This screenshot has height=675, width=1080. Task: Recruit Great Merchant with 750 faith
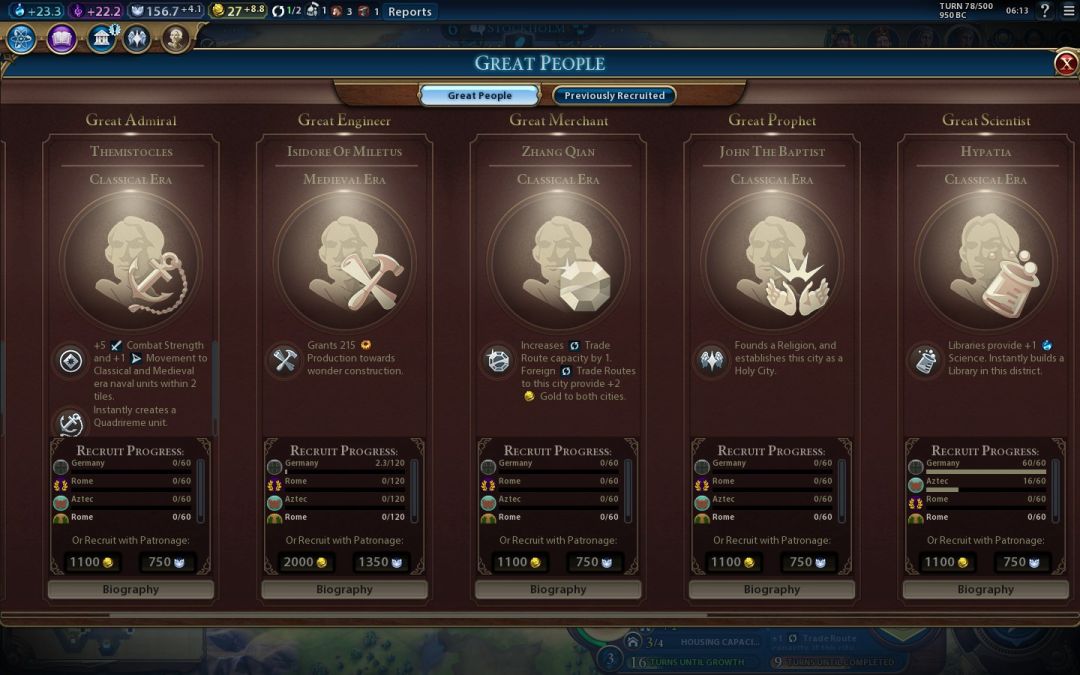coord(595,562)
